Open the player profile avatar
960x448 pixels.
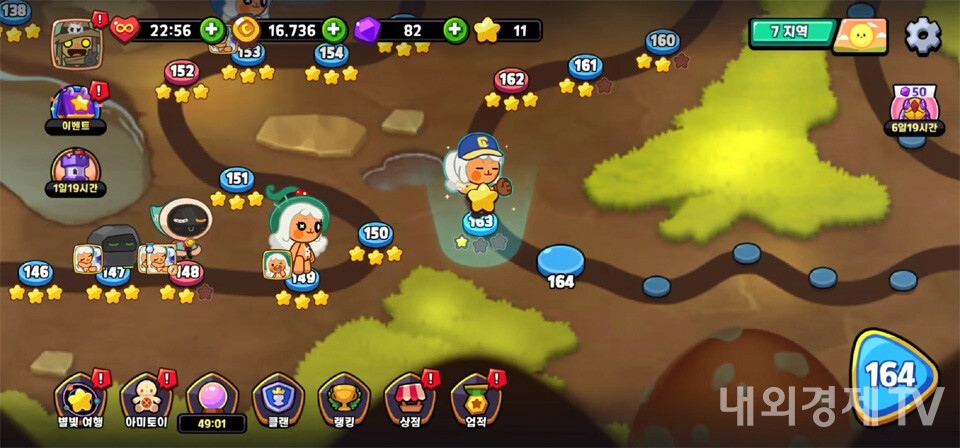point(74,43)
